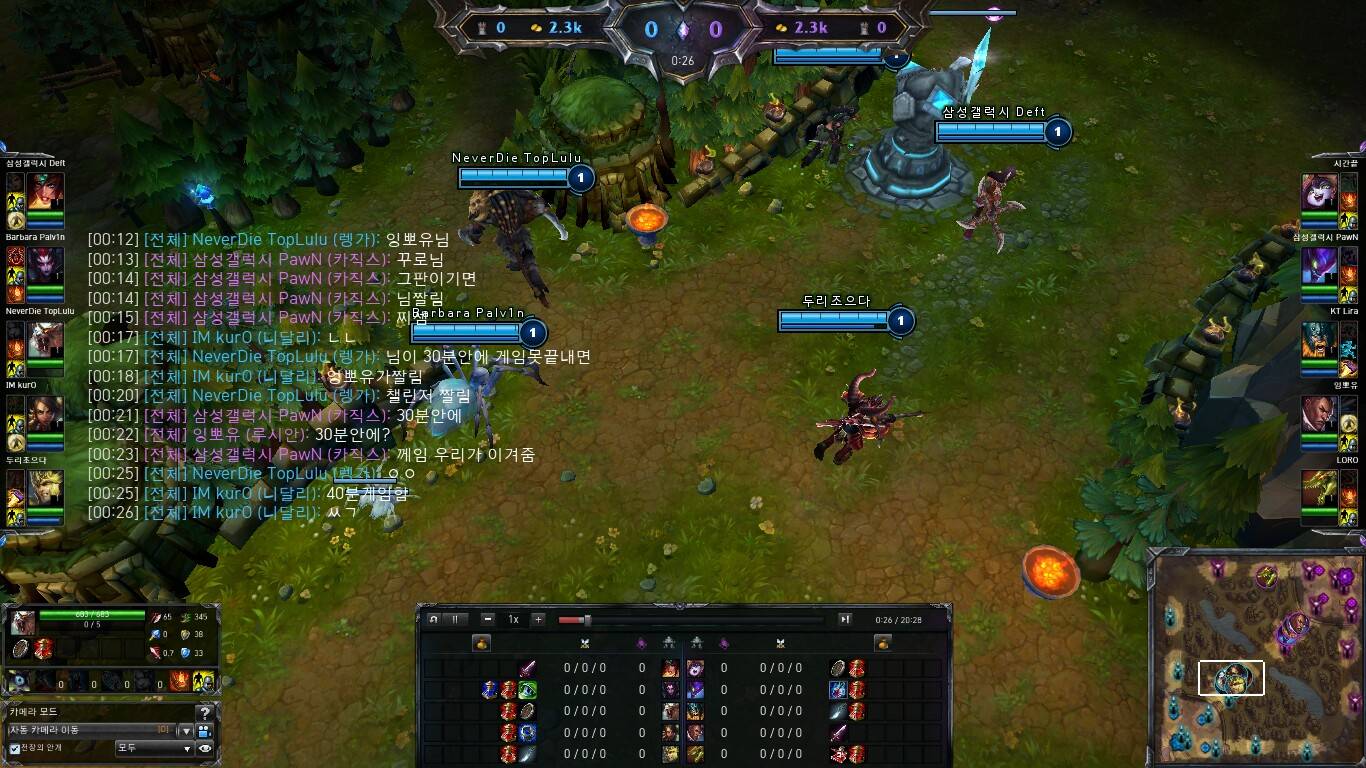This screenshot has height=768, width=1366.
Task: Click the minus button to slow replay speed
Action: point(487,619)
